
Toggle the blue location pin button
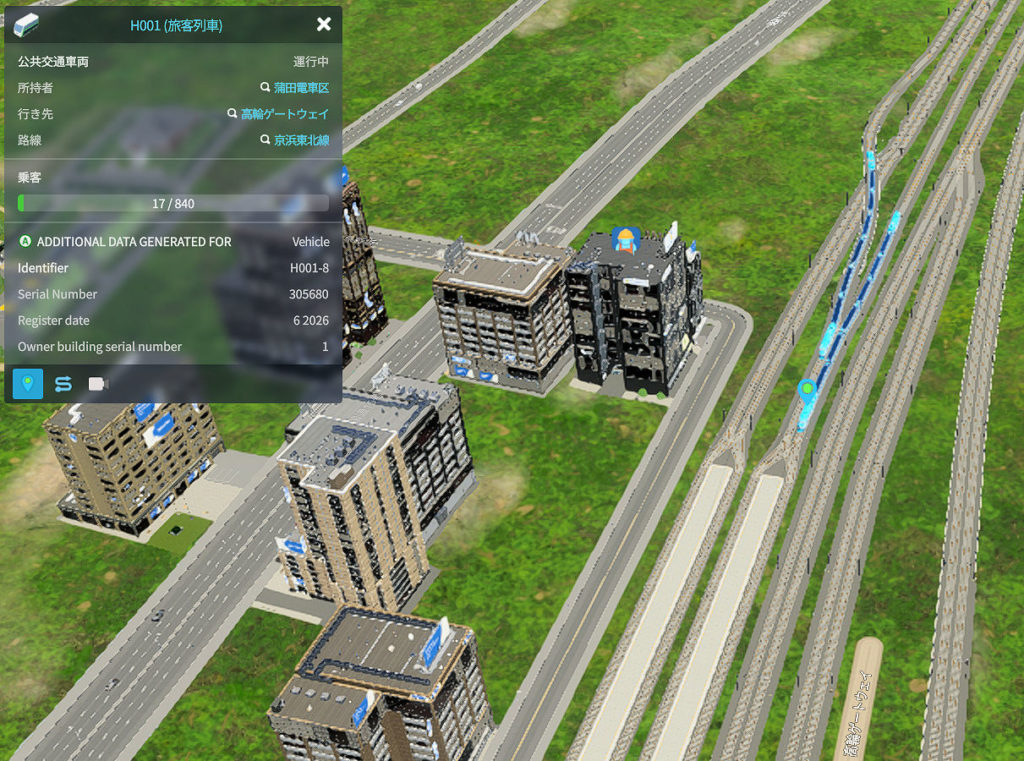tap(28, 383)
